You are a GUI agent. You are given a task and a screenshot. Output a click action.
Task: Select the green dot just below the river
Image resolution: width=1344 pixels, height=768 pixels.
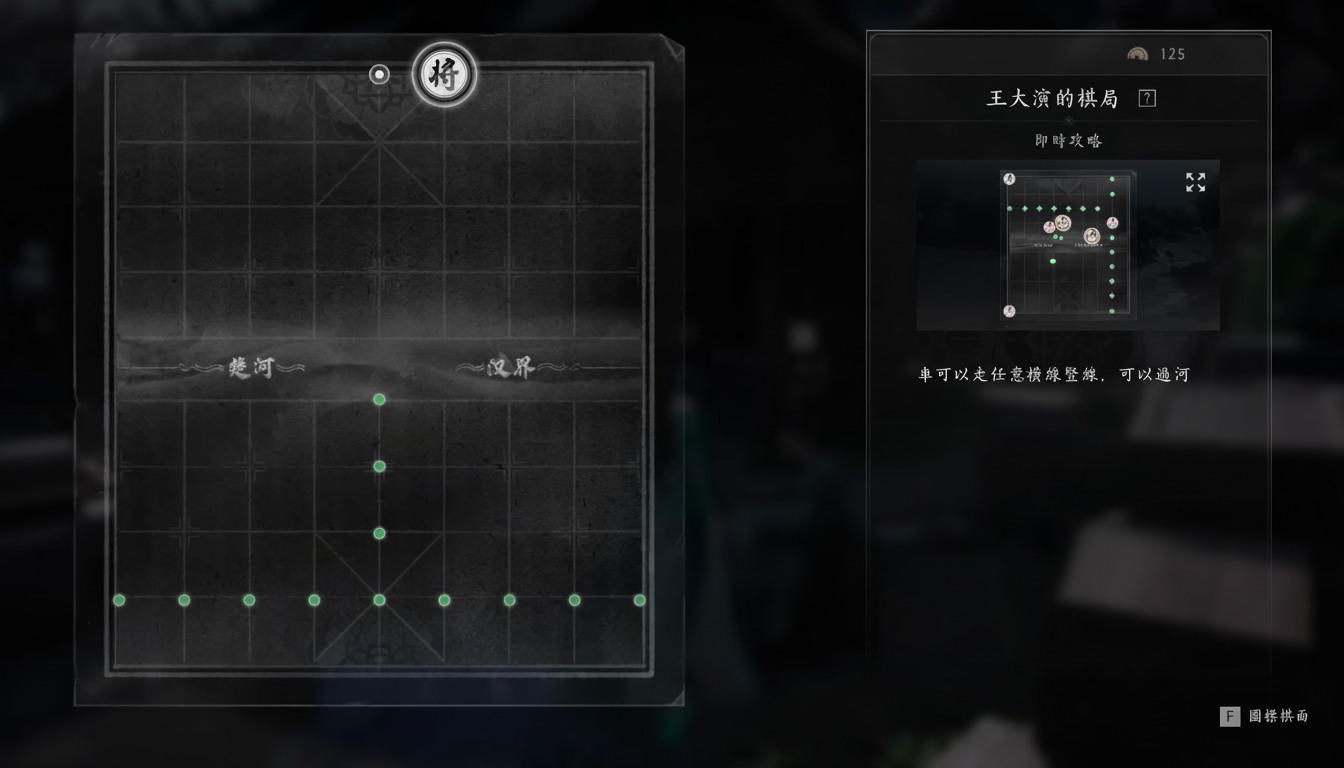pyautogui.click(x=379, y=399)
